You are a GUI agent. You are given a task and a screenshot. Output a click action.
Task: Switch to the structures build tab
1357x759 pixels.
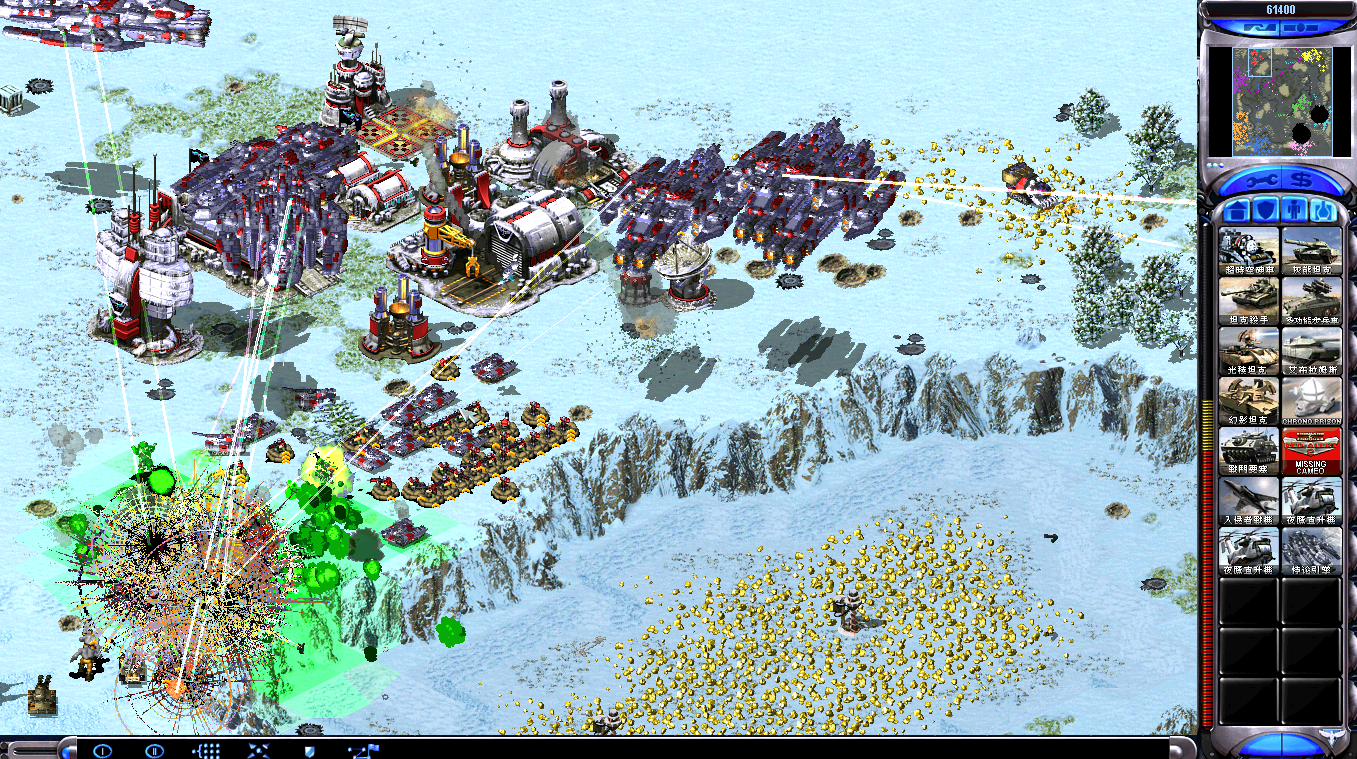click(x=1236, y=211)
